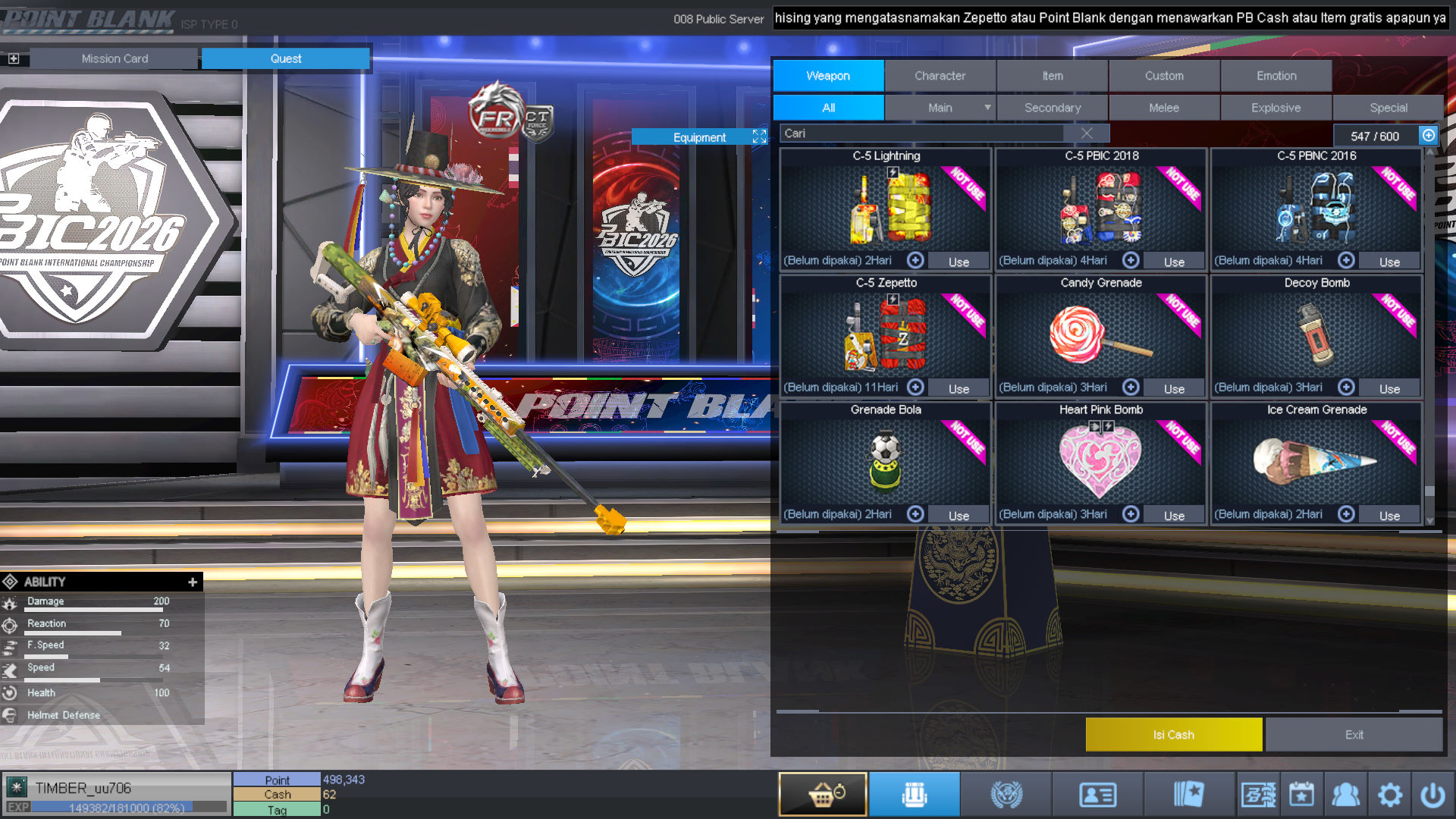
Task: Select the Heart Pink Bomb slot
Action: click(1100, 458)
